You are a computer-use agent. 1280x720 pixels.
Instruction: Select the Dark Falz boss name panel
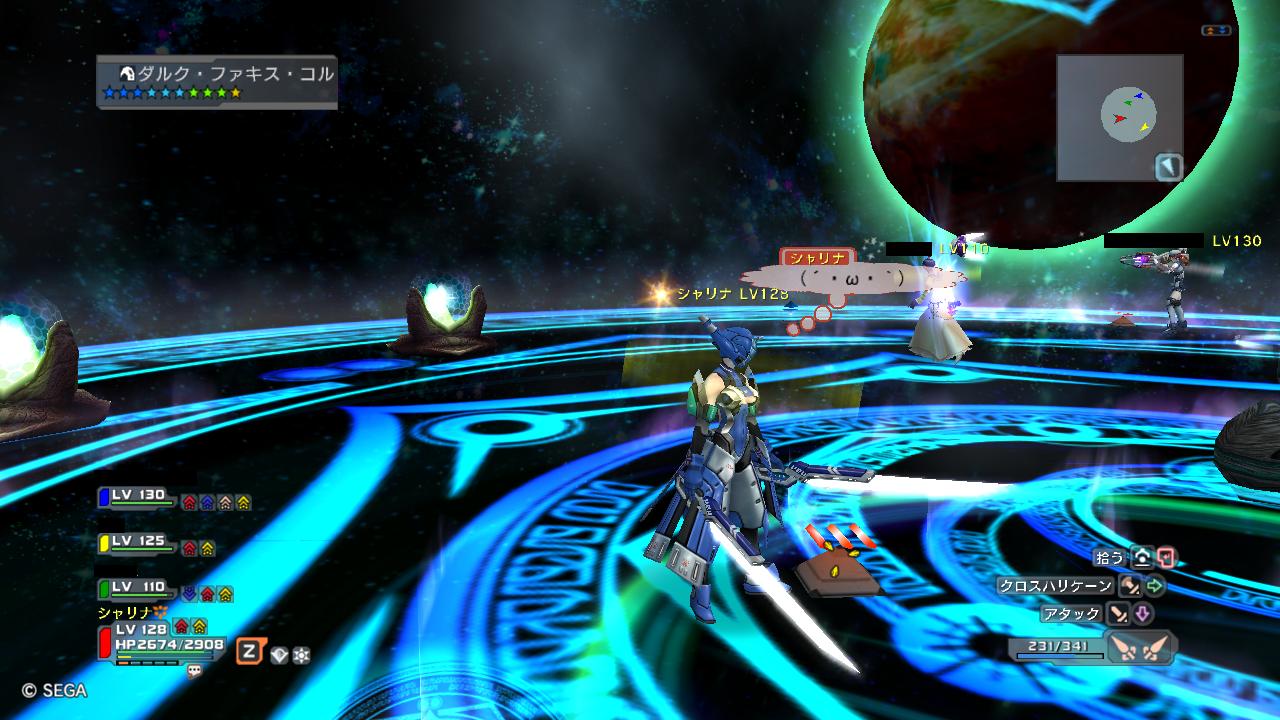pyautogui.click(x=217, y=82)
